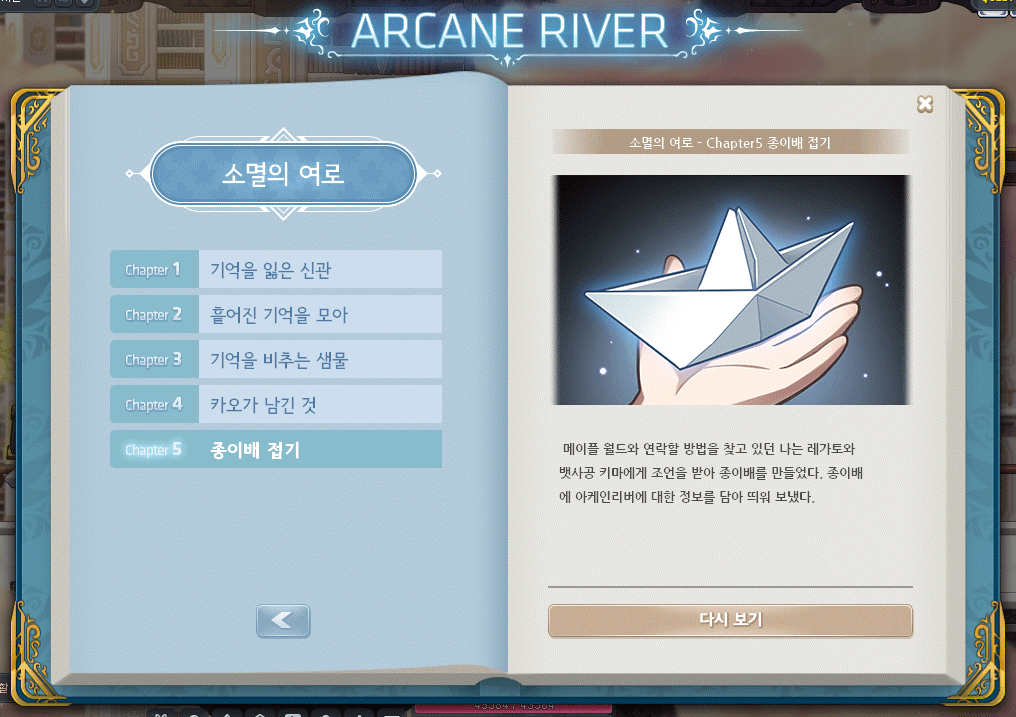Choose Chapter 3 기억을 비추는 샘물
1016x717 pixels.
276,359
